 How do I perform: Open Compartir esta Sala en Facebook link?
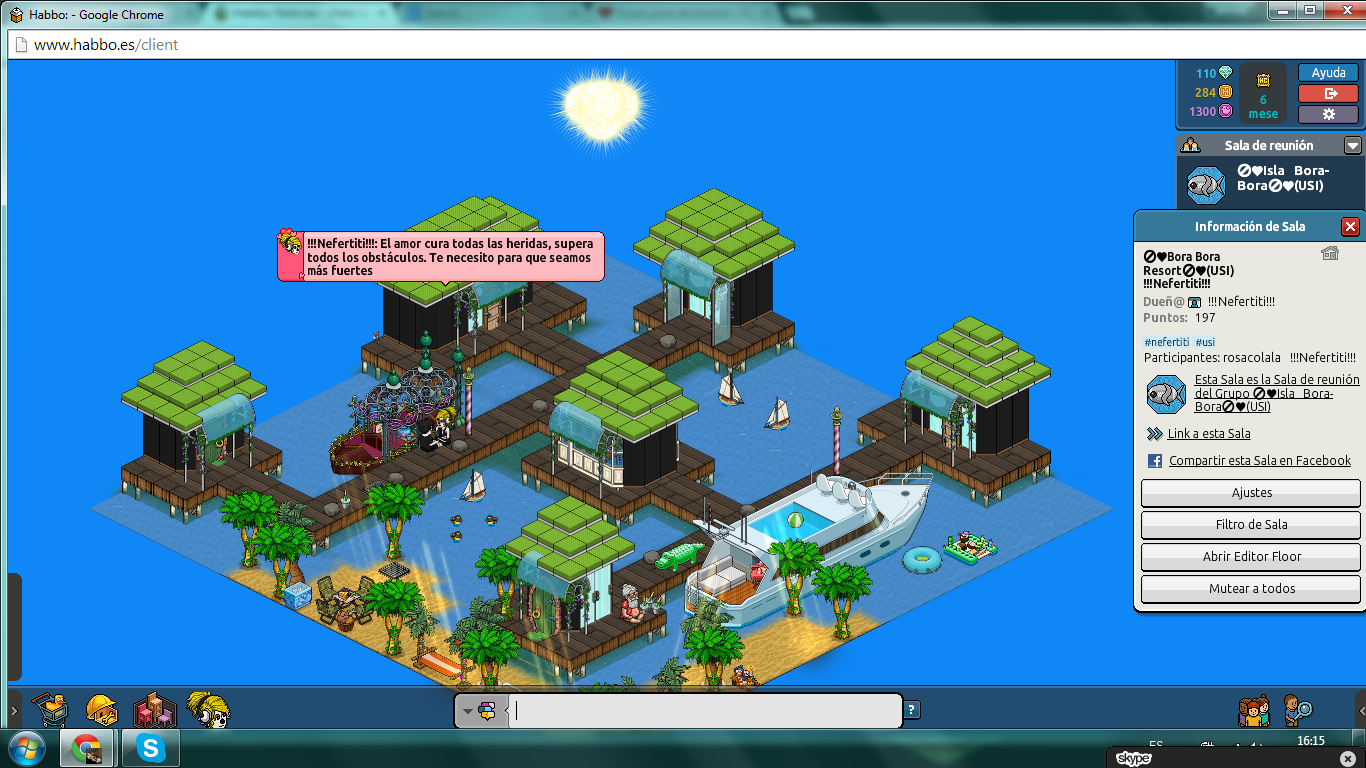click(x=1260, y=461)
